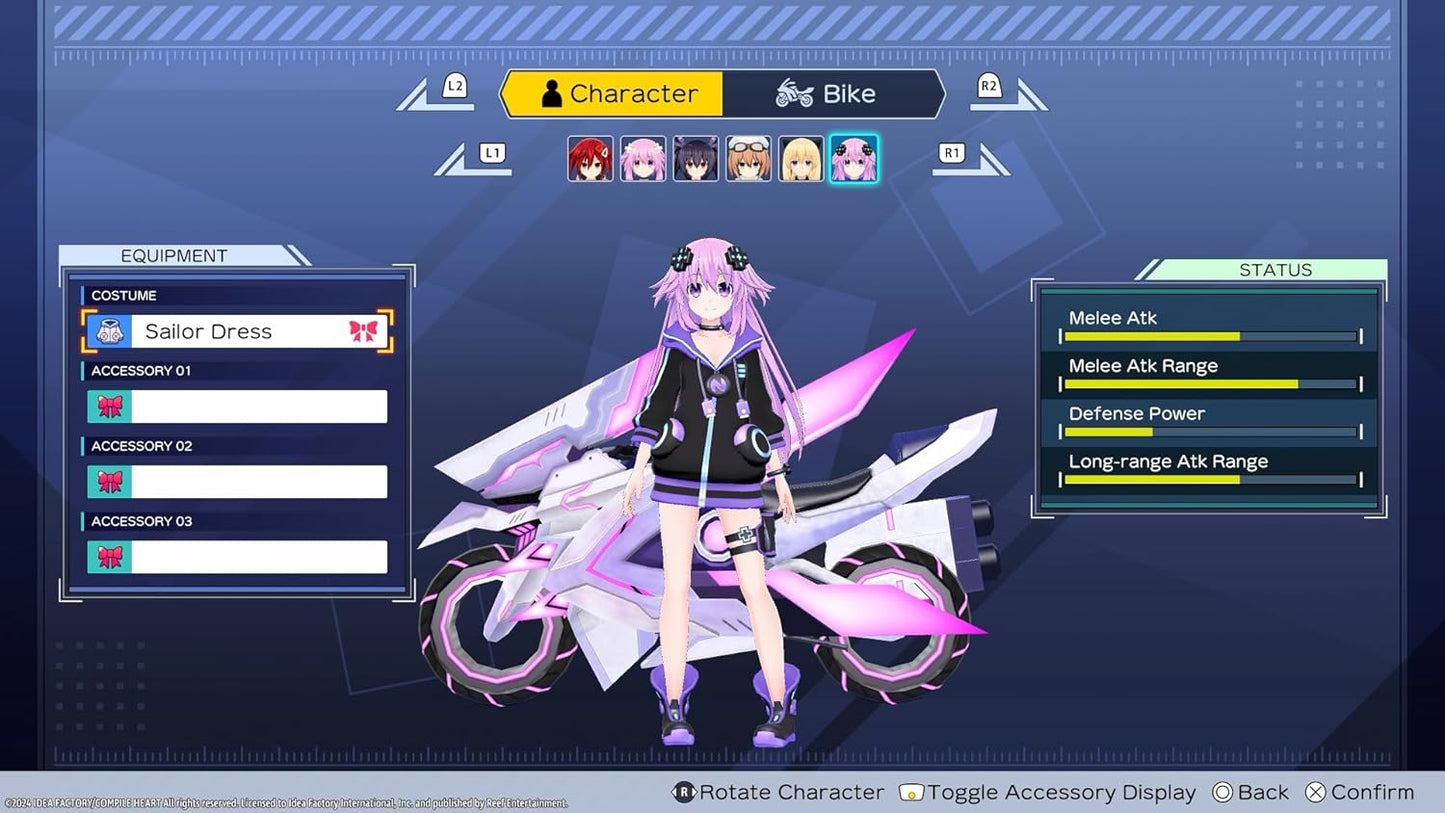
Task: Click the costume dress icon beside Sailor Dress
Action: pos(110,330)
